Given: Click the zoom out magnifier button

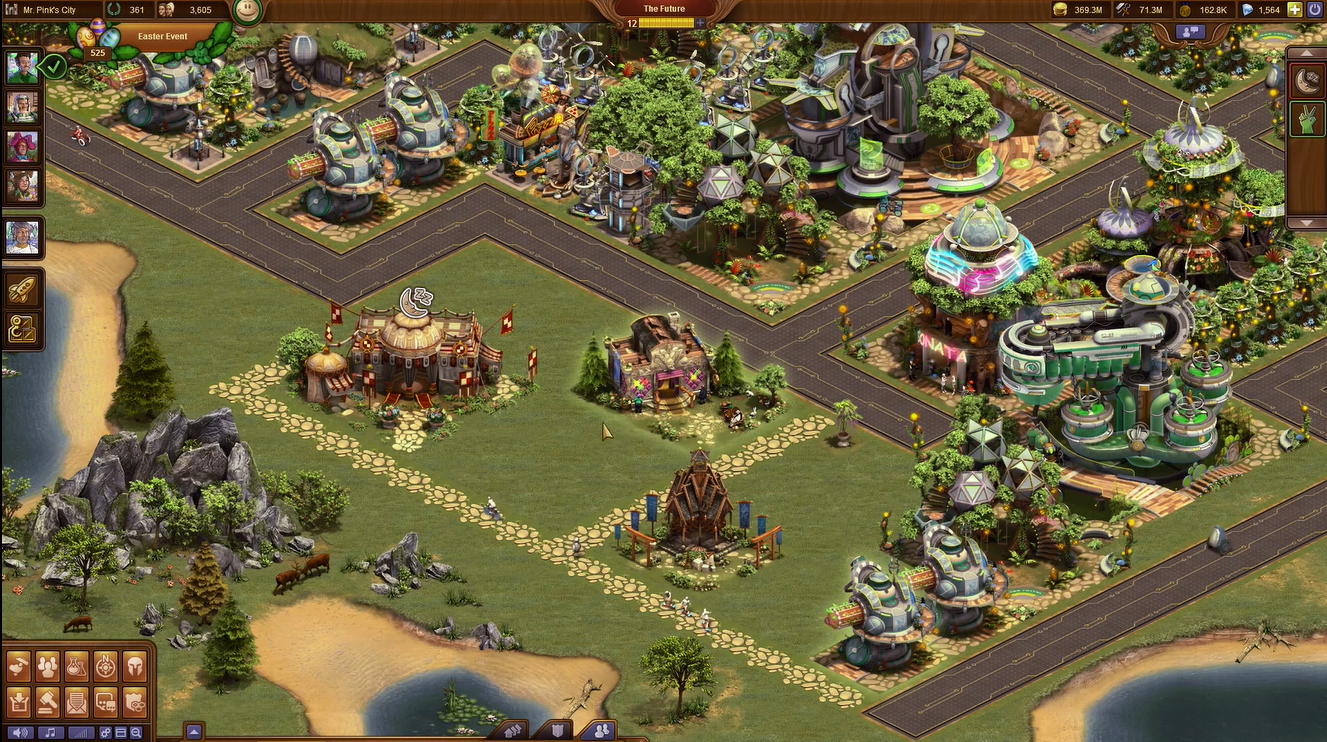Looking at the screenshot, I should coord(135,733).
